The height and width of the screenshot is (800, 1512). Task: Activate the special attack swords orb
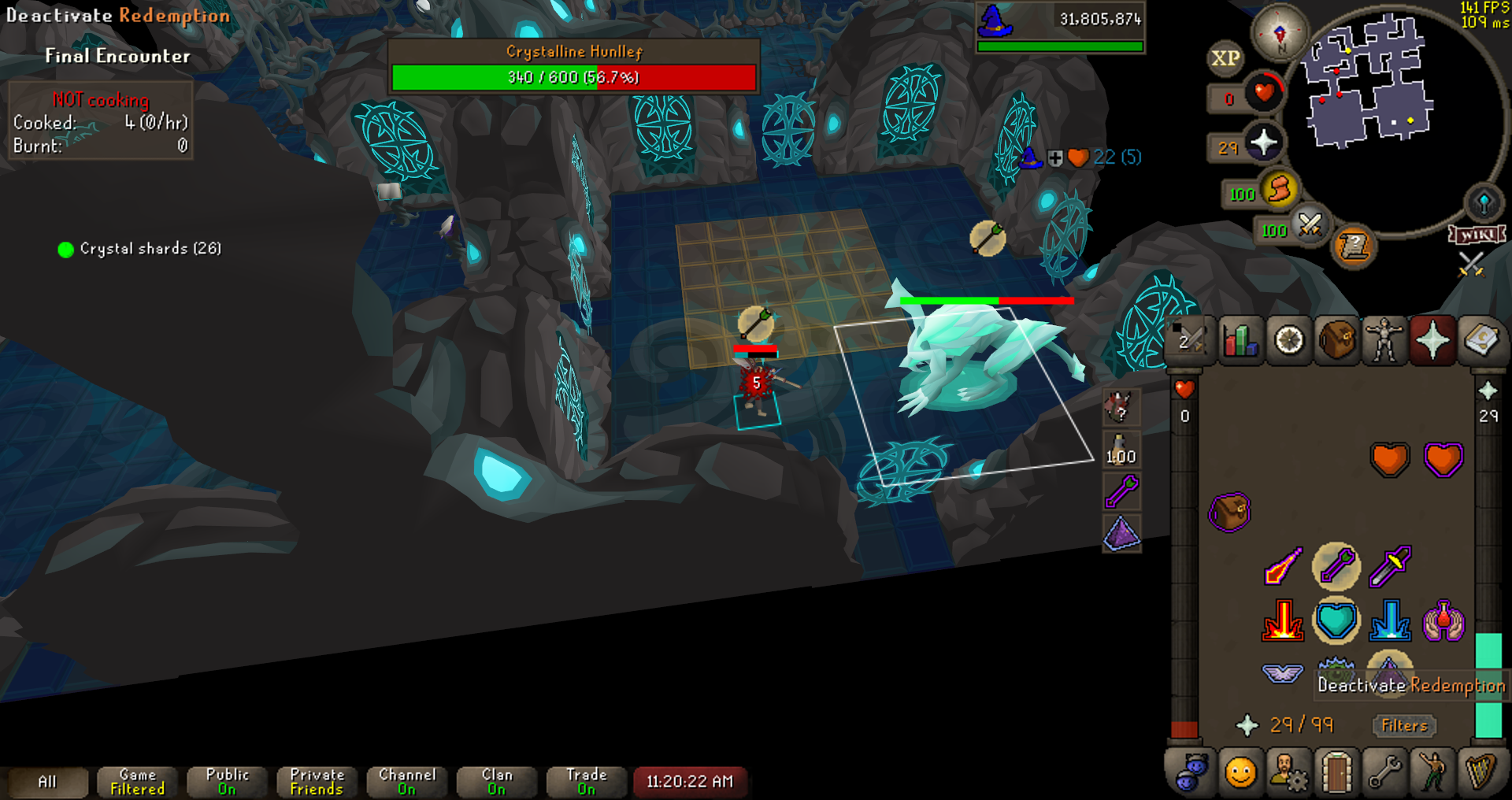pyautogui.click(x=1310, y=226)
